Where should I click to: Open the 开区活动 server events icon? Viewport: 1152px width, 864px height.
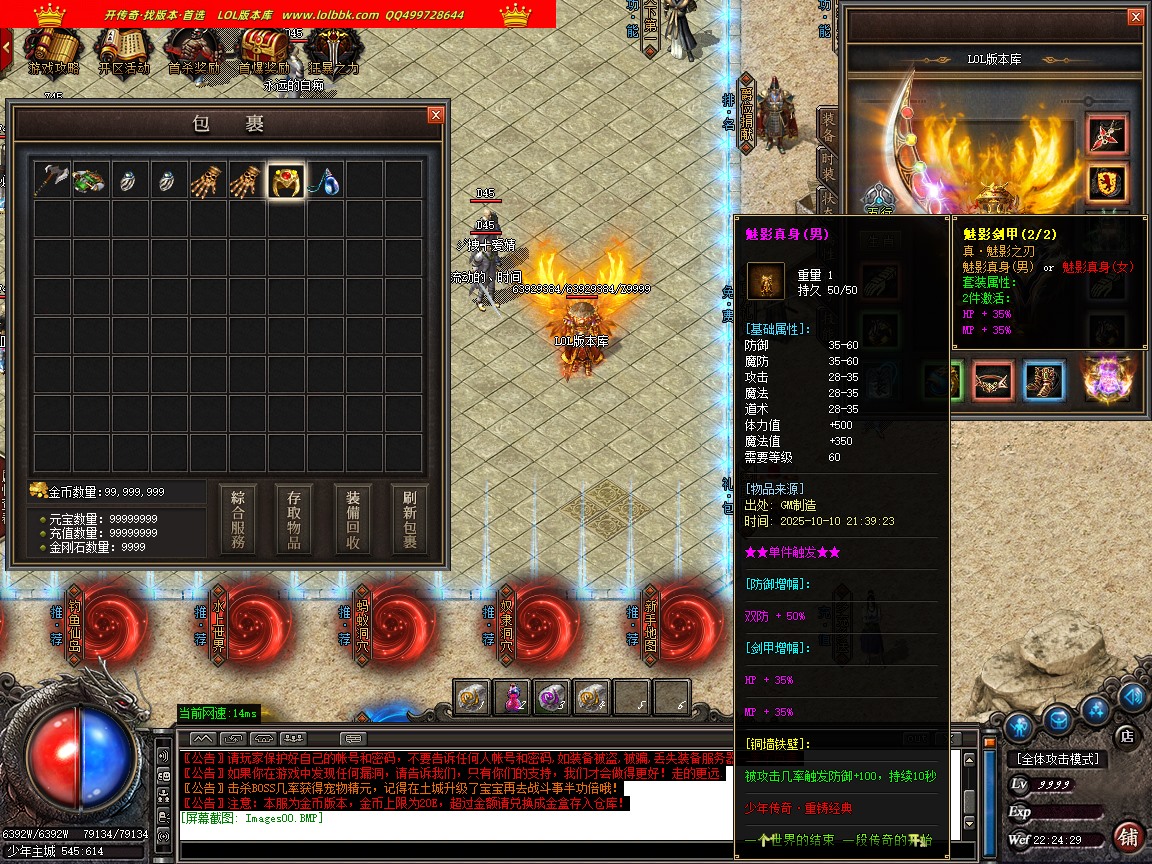(123, 50)
